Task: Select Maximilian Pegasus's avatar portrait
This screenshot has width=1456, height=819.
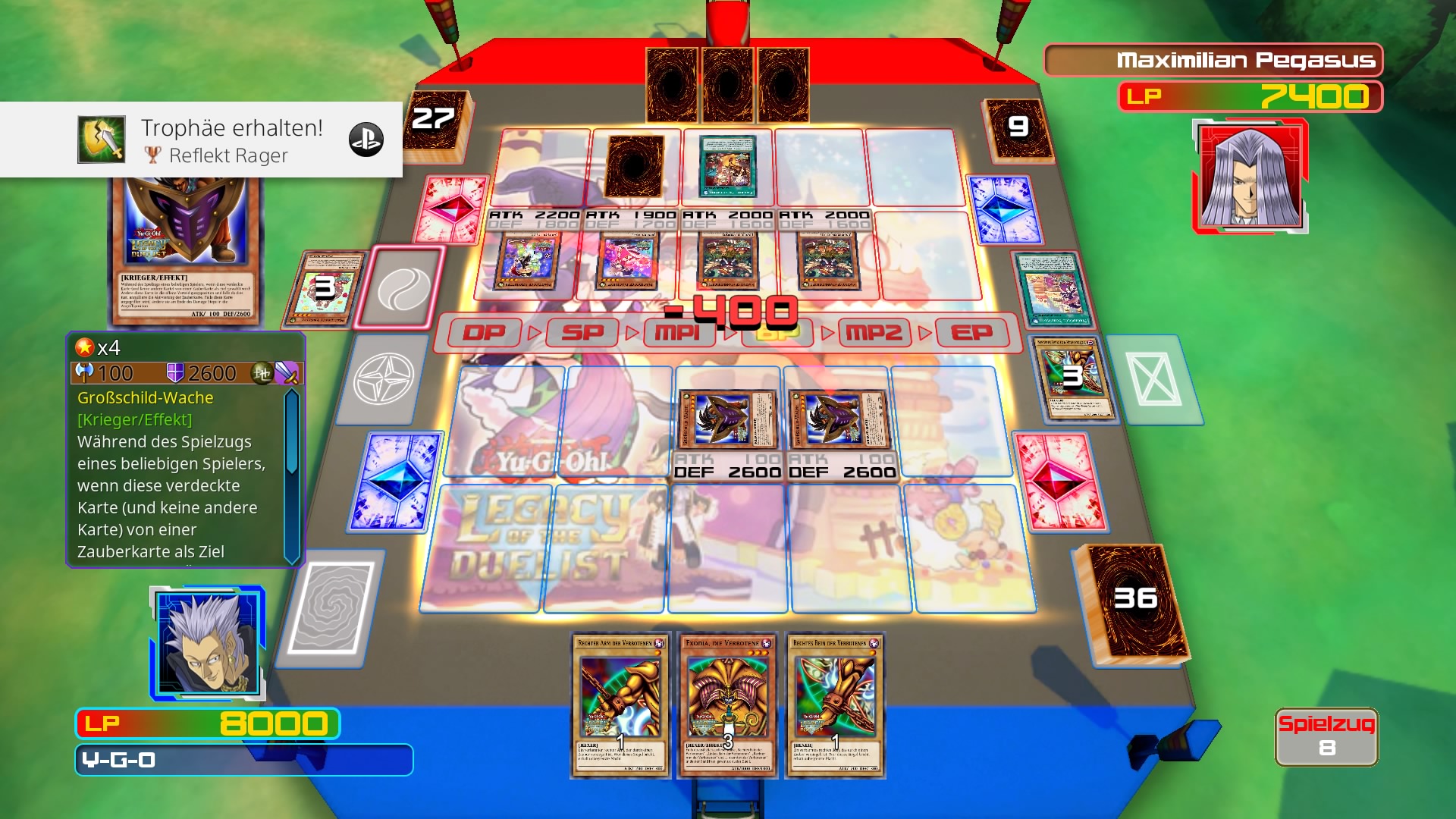Action: [1253, 174]
